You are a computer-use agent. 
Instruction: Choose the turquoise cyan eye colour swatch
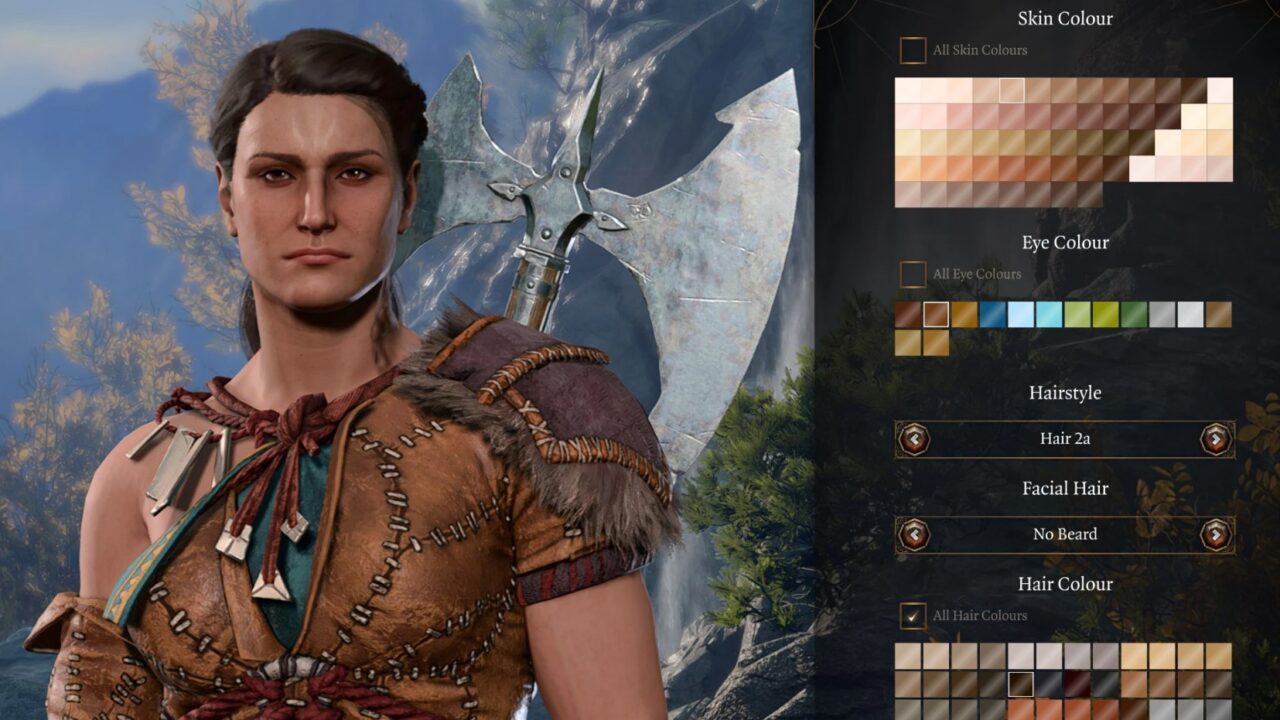1049,315
